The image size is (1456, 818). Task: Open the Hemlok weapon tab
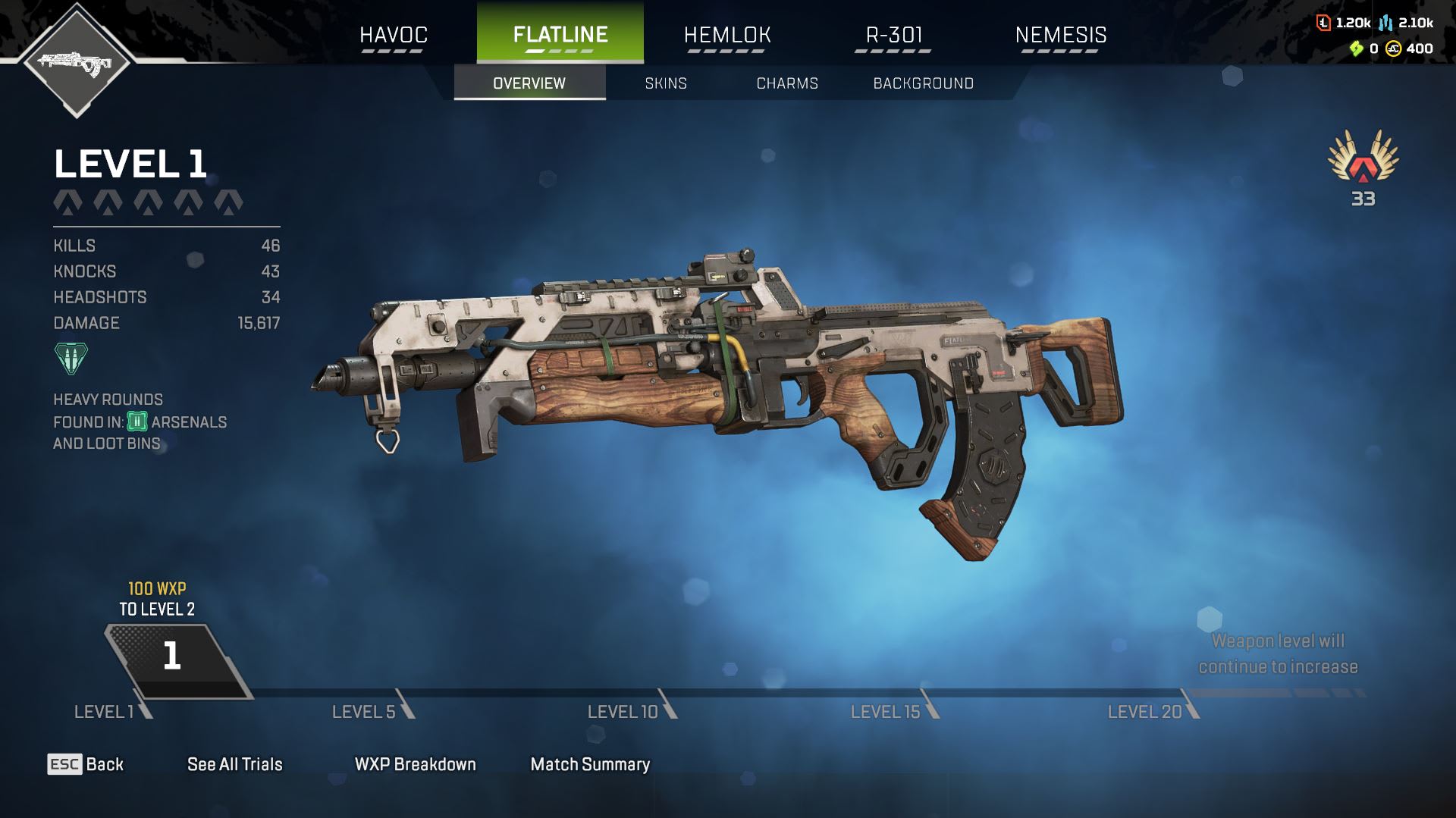point(727,35)
